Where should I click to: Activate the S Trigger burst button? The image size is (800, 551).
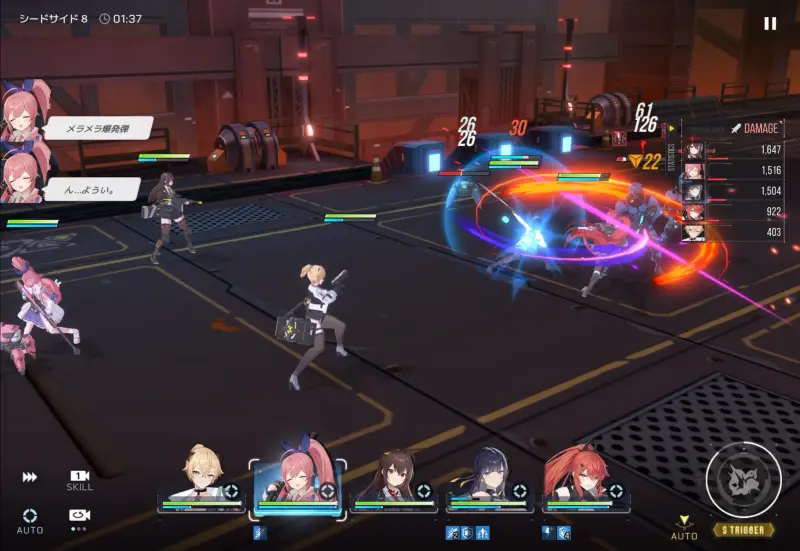click(x=744, y=480)
